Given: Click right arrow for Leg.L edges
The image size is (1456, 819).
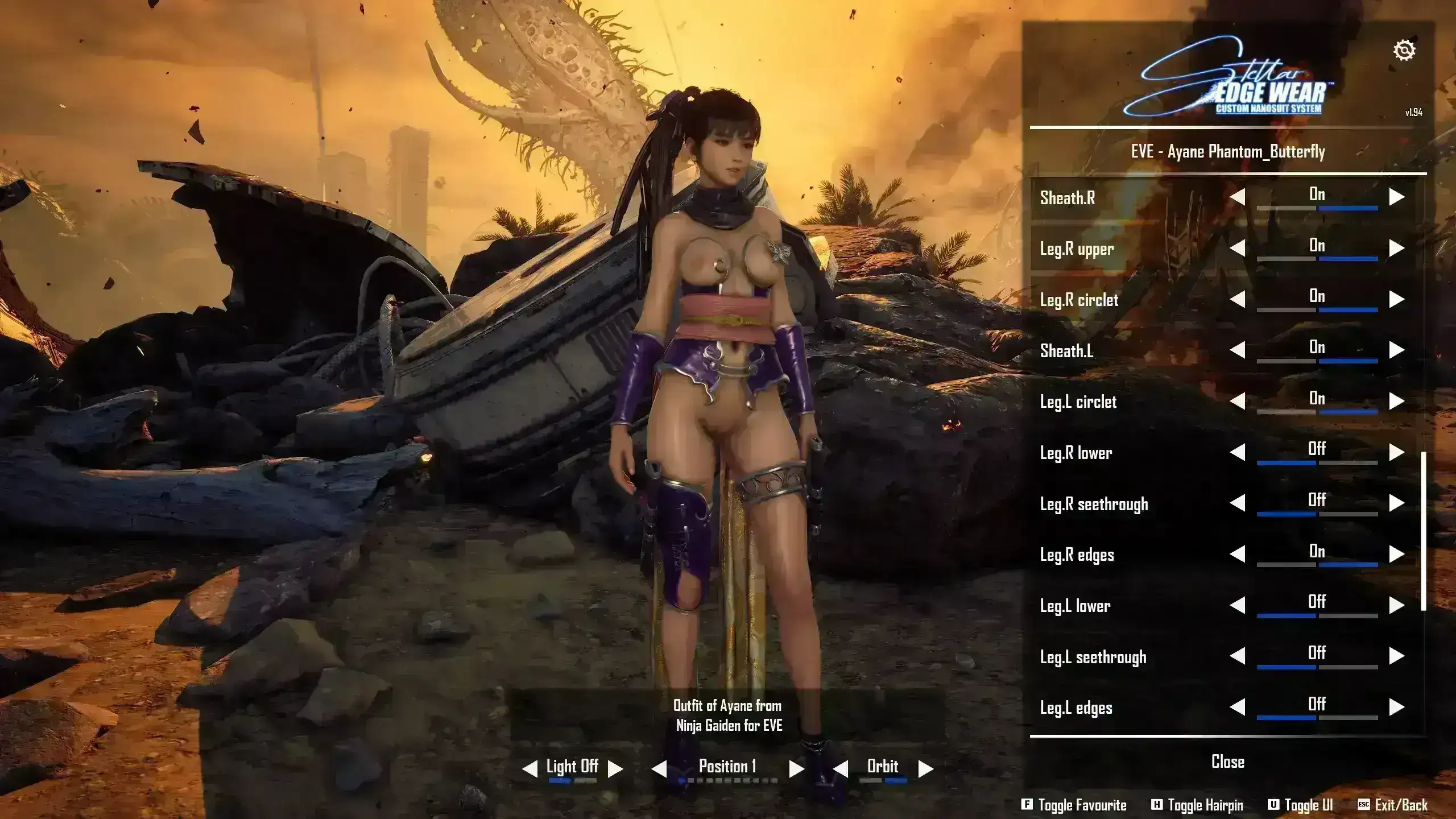Looking at the screenshot, I should (1396, 707).
